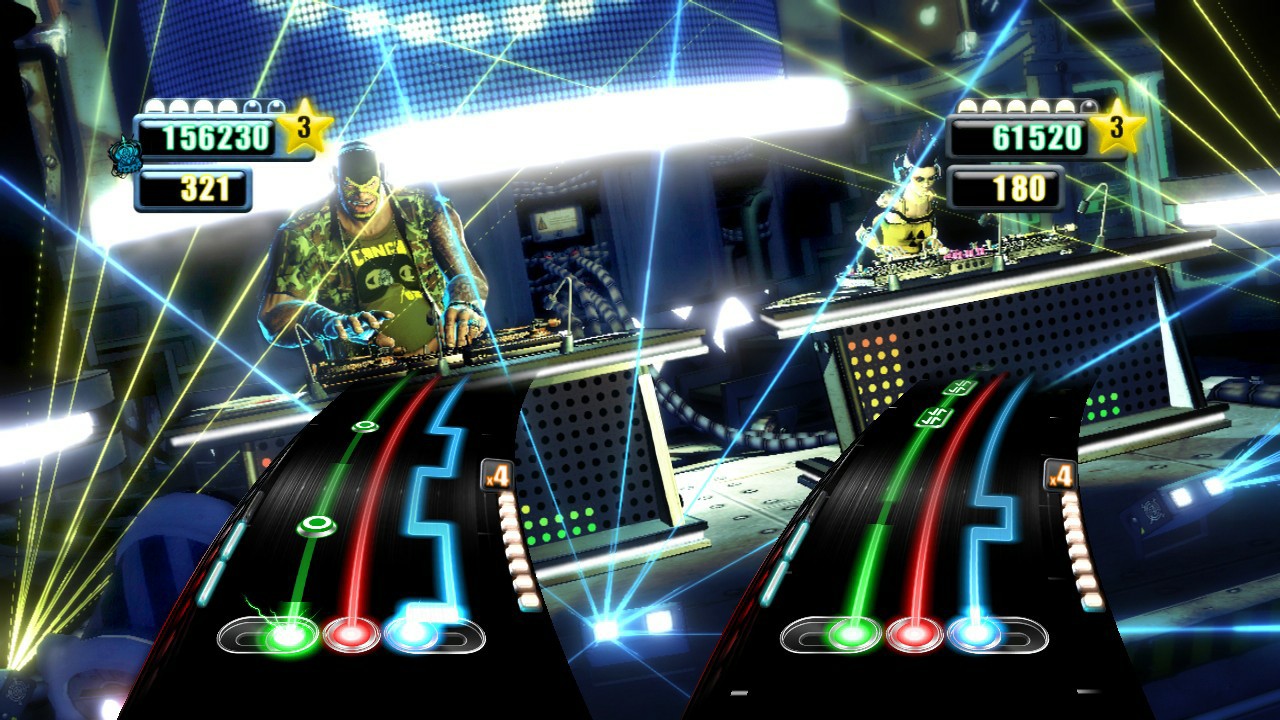
Task: Click the gold star showing 3 near right score
Action: (1117, 132)
